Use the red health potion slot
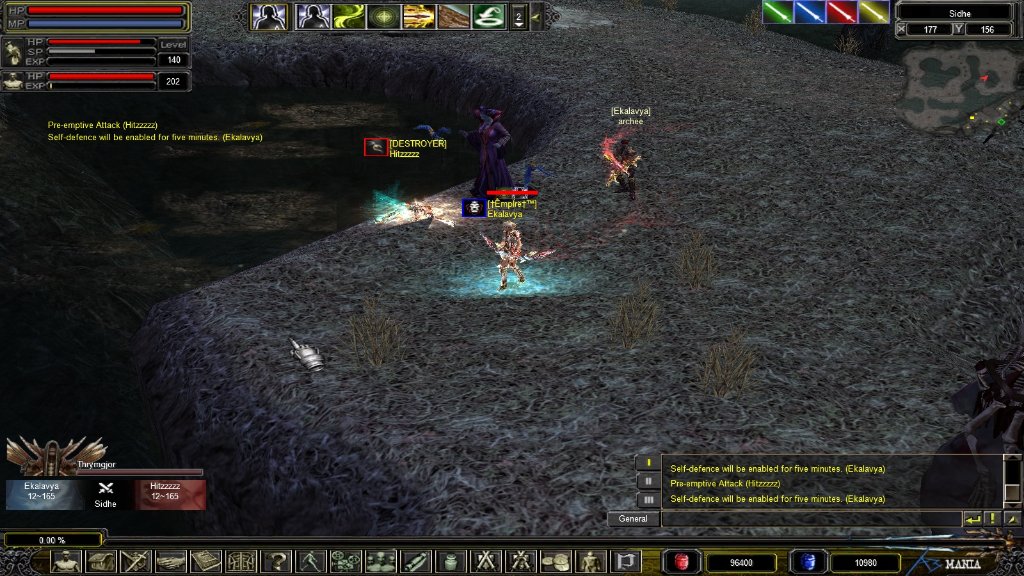 pos(684,562)
